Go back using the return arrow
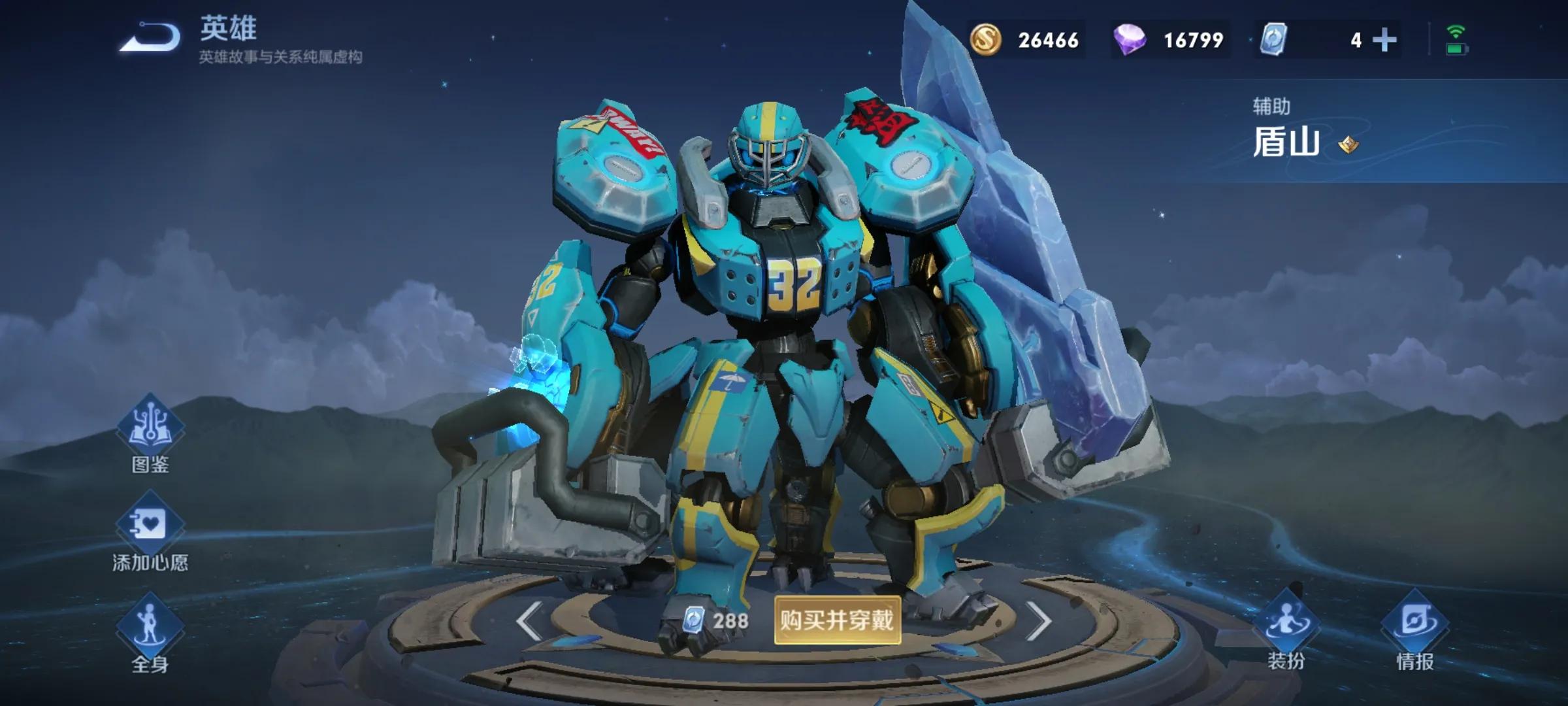 (x=150, y=38)
